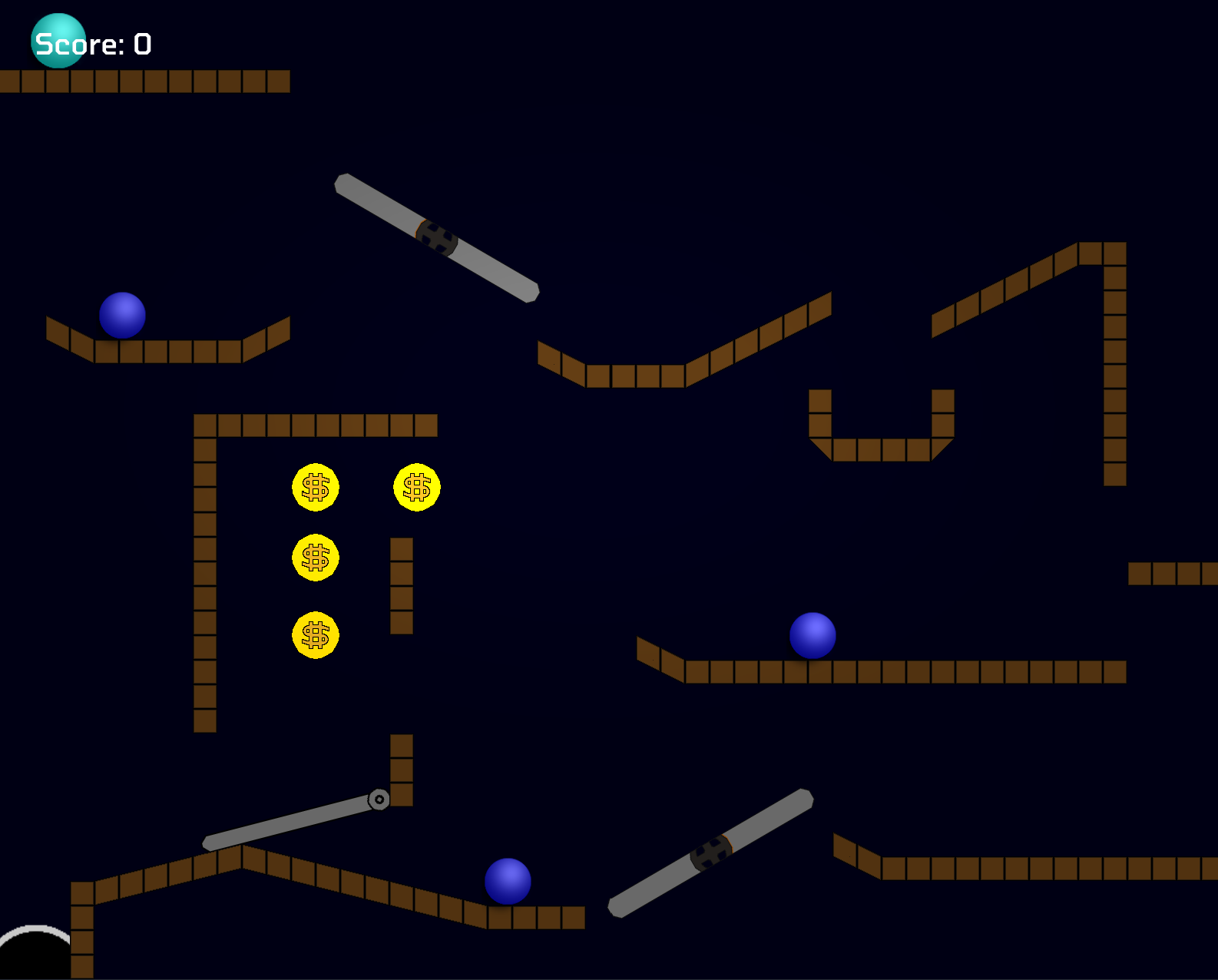Click the seesaw's dark pivot hub at top
Viewport: 1218px width, 980px height.
click(436, 238)
